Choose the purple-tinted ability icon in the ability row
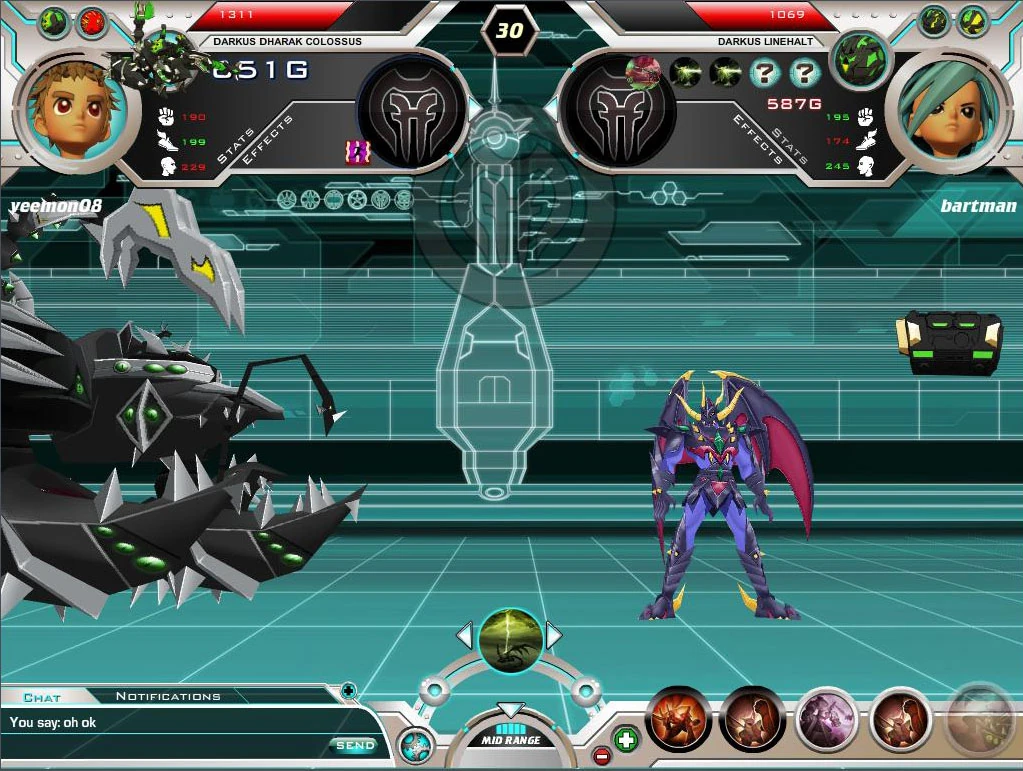This screenshot has width=1023, height=771. [828, 719]
